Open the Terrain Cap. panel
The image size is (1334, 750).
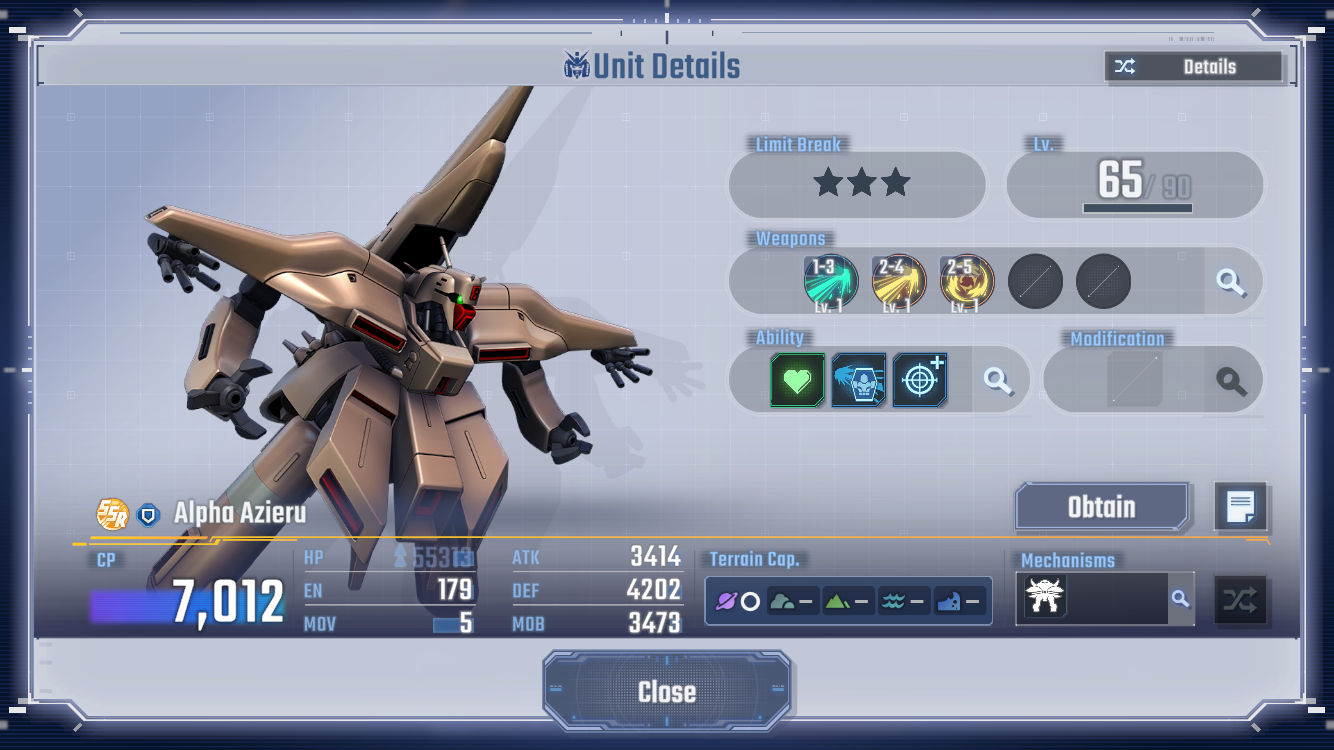click(848, 601)
